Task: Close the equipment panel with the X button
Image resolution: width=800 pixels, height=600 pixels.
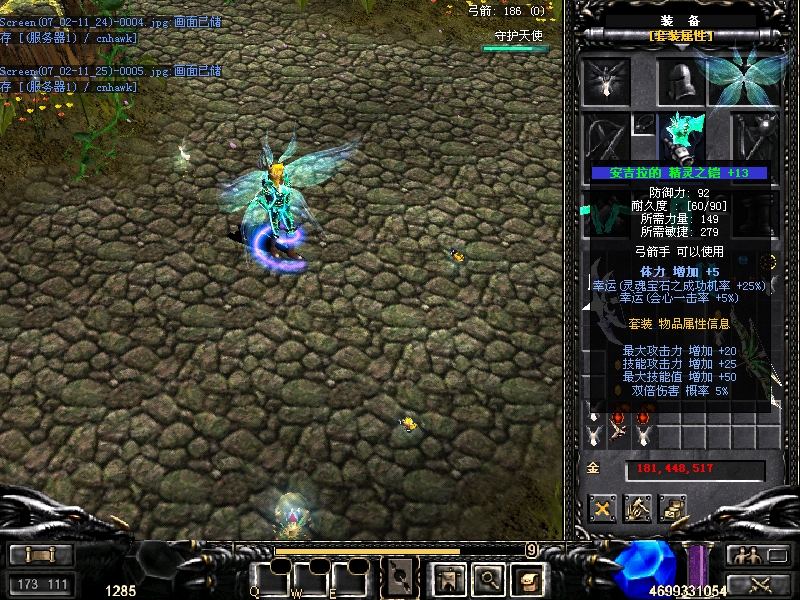Action: pos(602,509)
